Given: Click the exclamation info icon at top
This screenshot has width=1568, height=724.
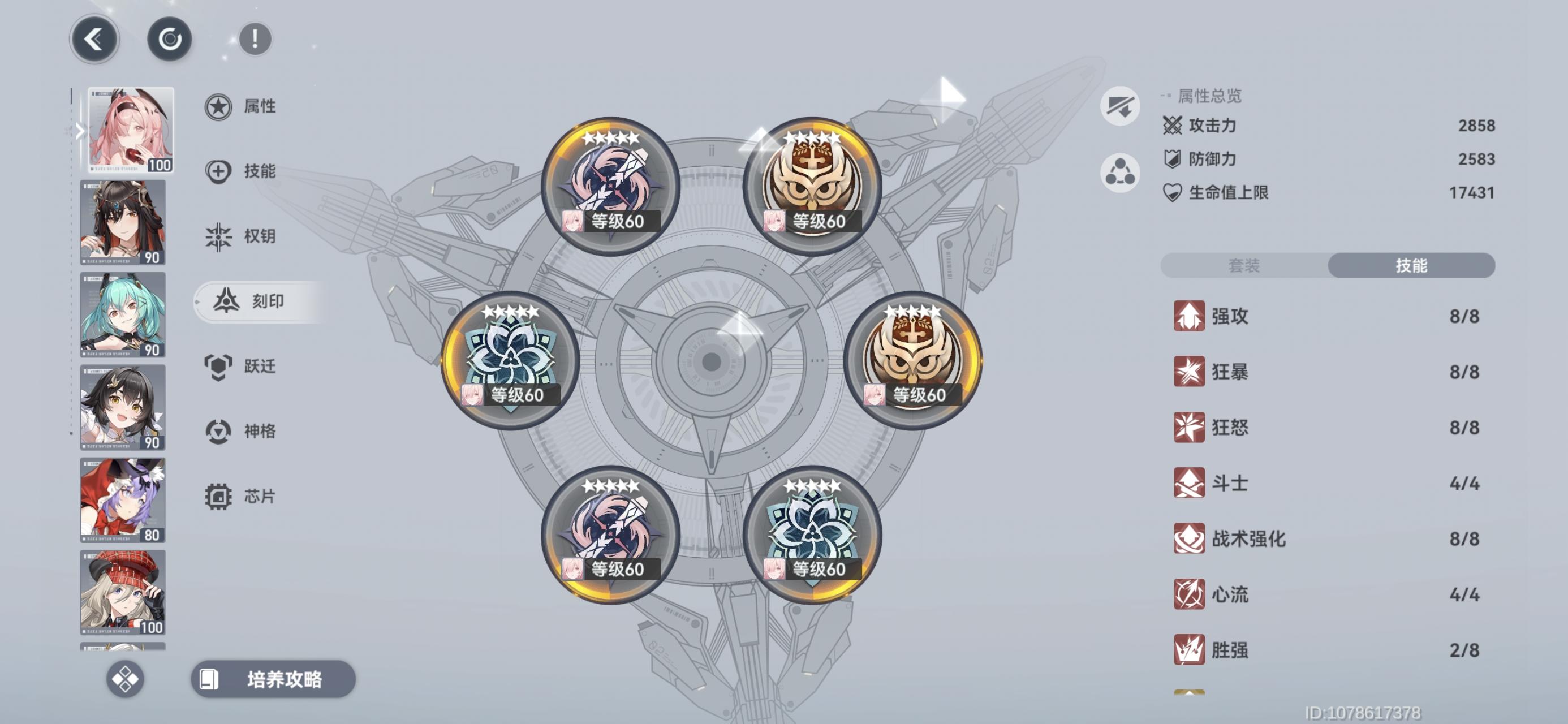Looking at the screenshot, I should click(x=255, y=38).
